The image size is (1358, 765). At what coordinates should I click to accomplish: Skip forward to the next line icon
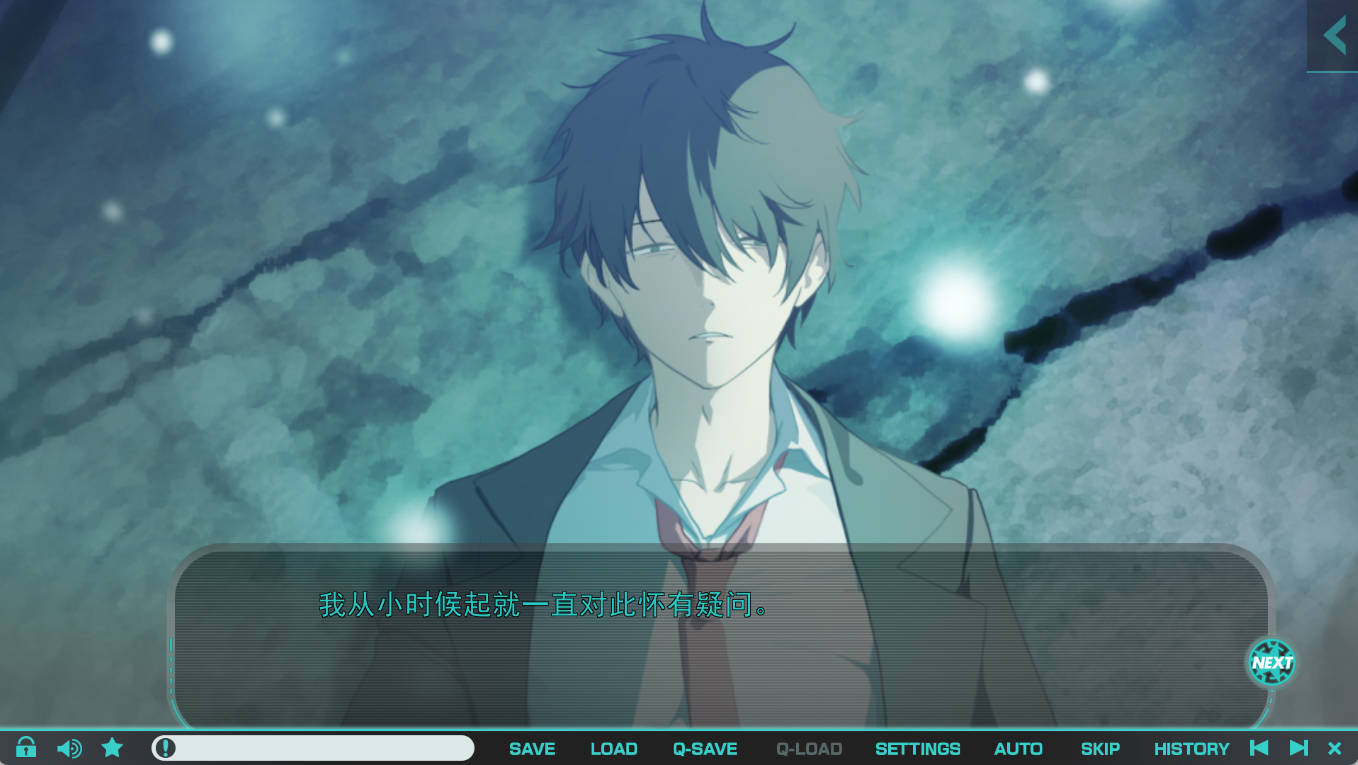coord(1299,747)
